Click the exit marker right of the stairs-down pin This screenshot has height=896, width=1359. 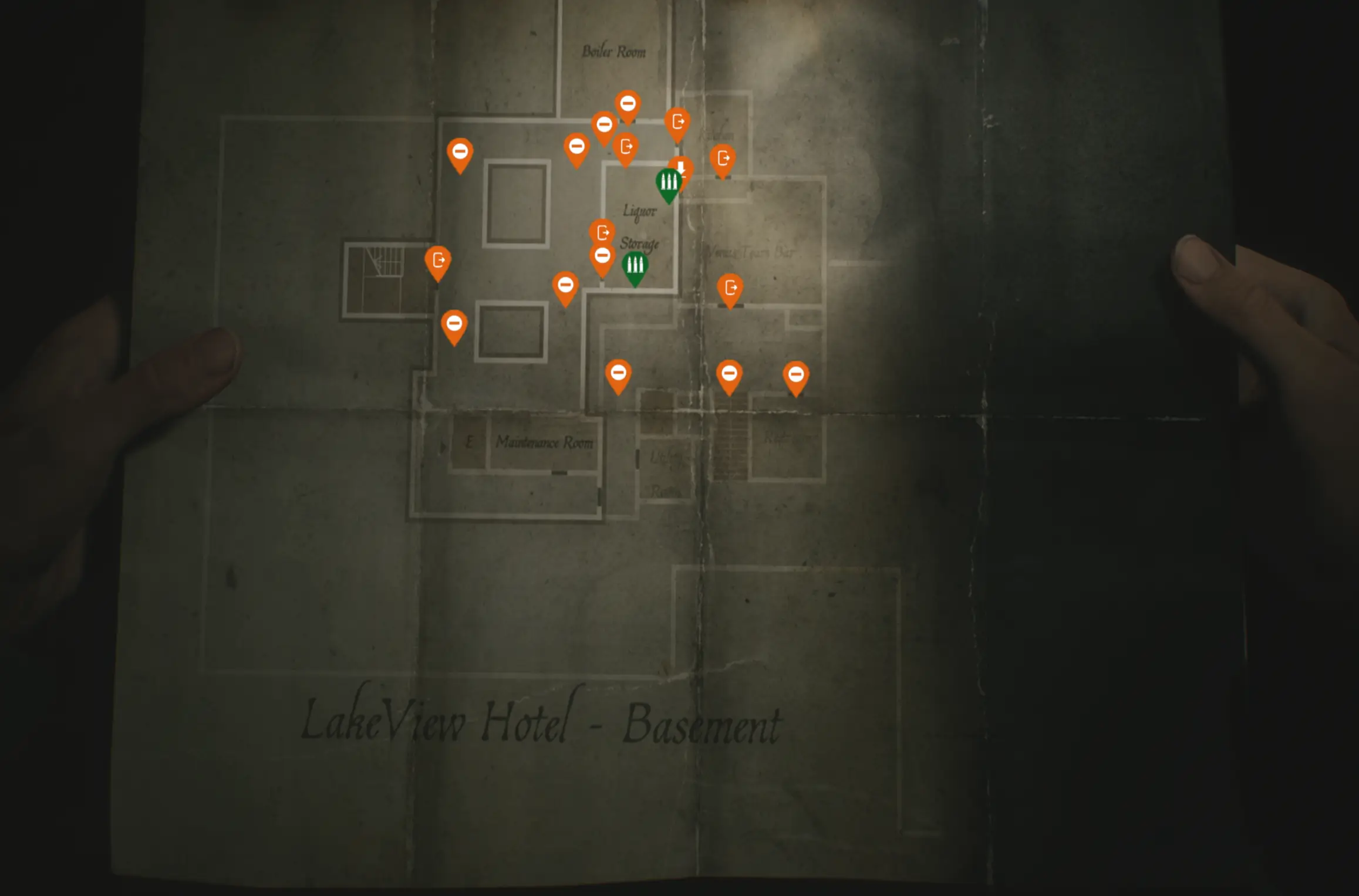723,157
